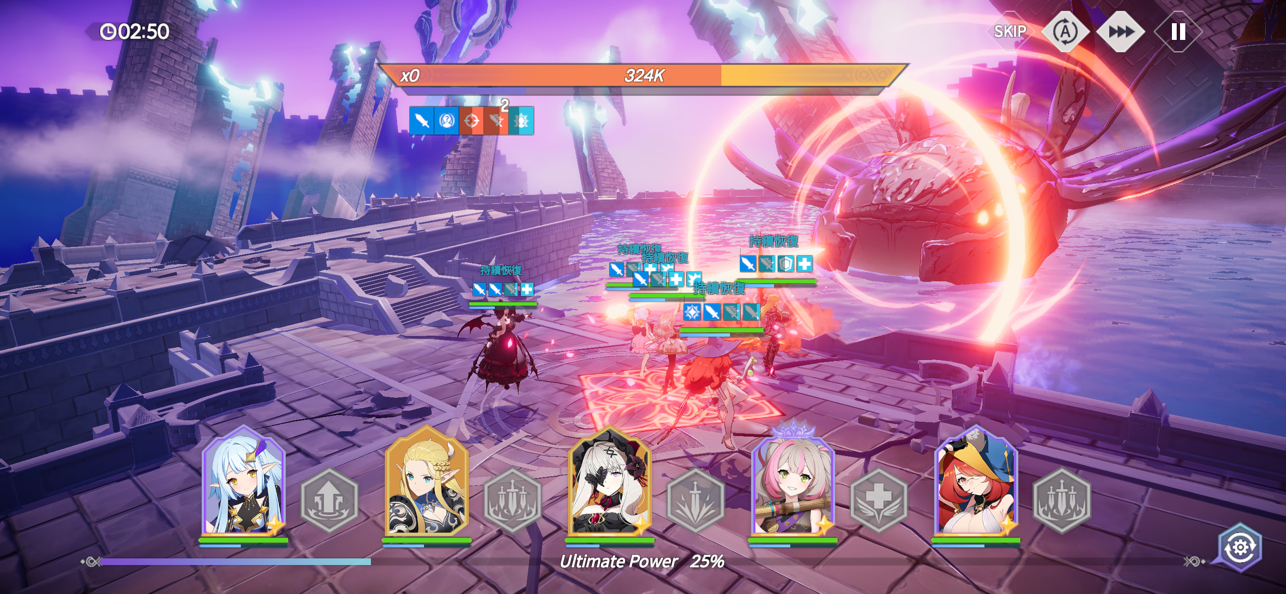This screenshot has width=1286, height=594.
Task: Use the single sword attack skill
Action: click(695, 500)
